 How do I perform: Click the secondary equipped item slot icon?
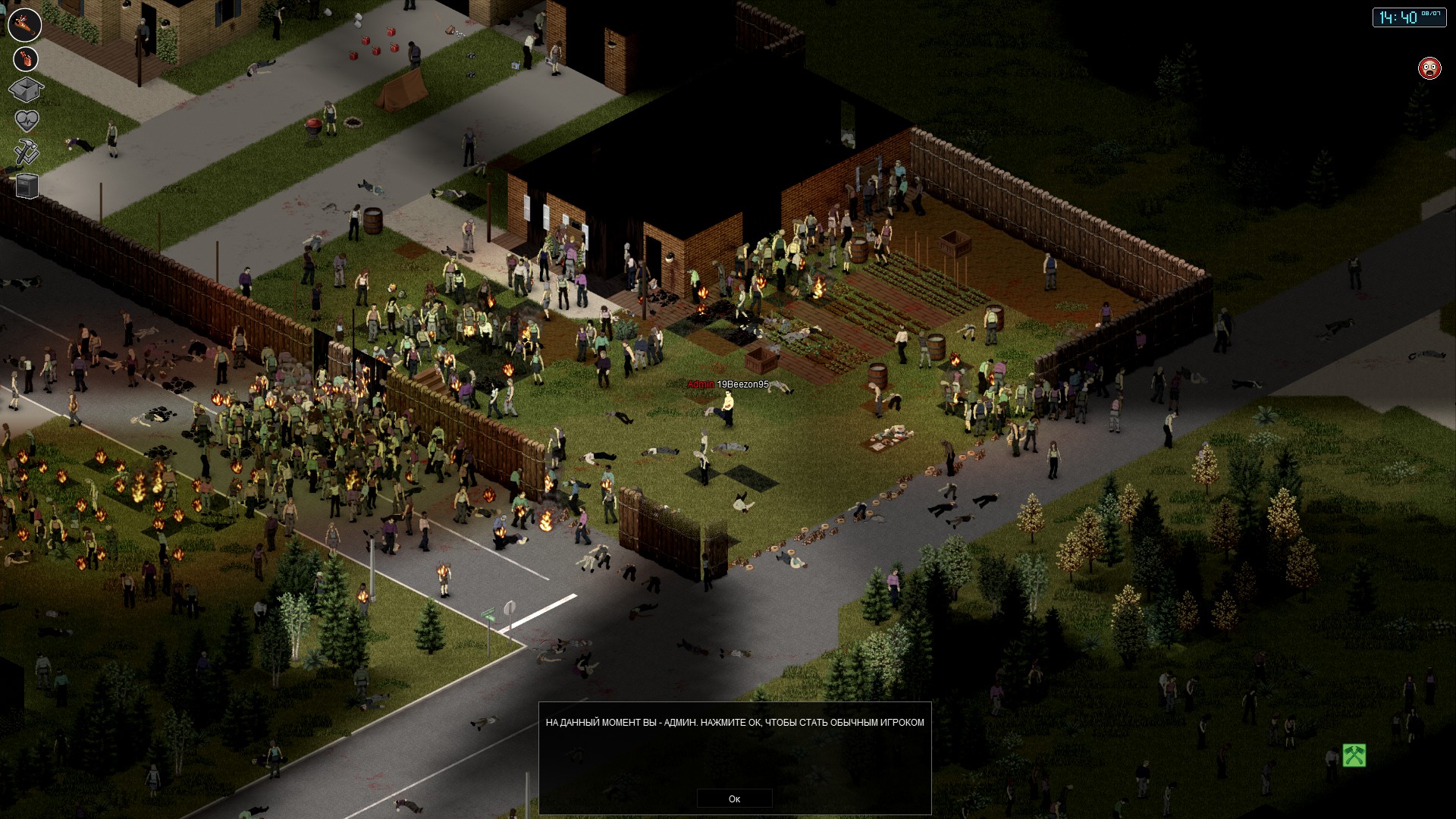[x=24, y=58]
